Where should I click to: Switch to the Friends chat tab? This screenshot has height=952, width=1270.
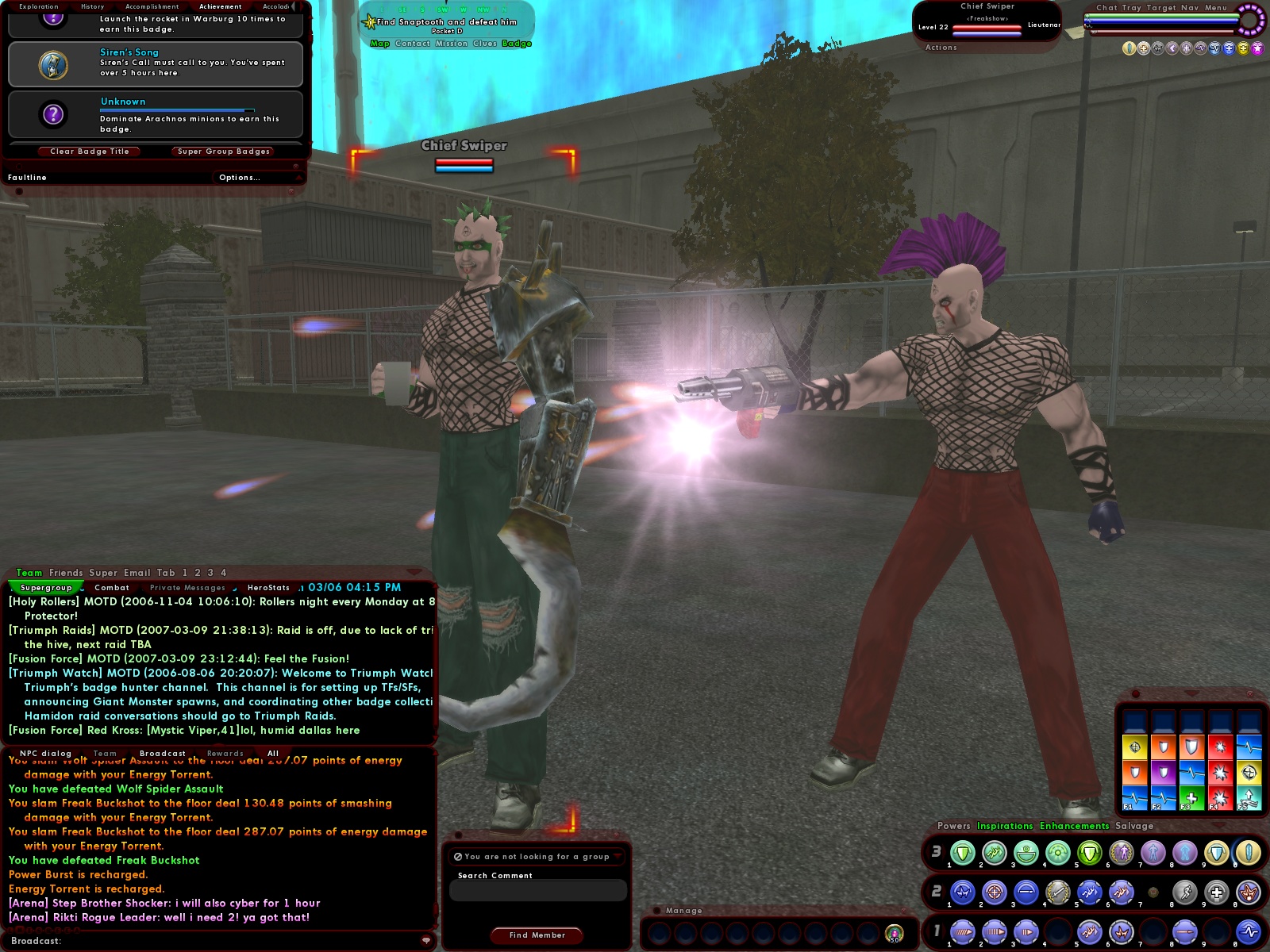pos(66,572)
